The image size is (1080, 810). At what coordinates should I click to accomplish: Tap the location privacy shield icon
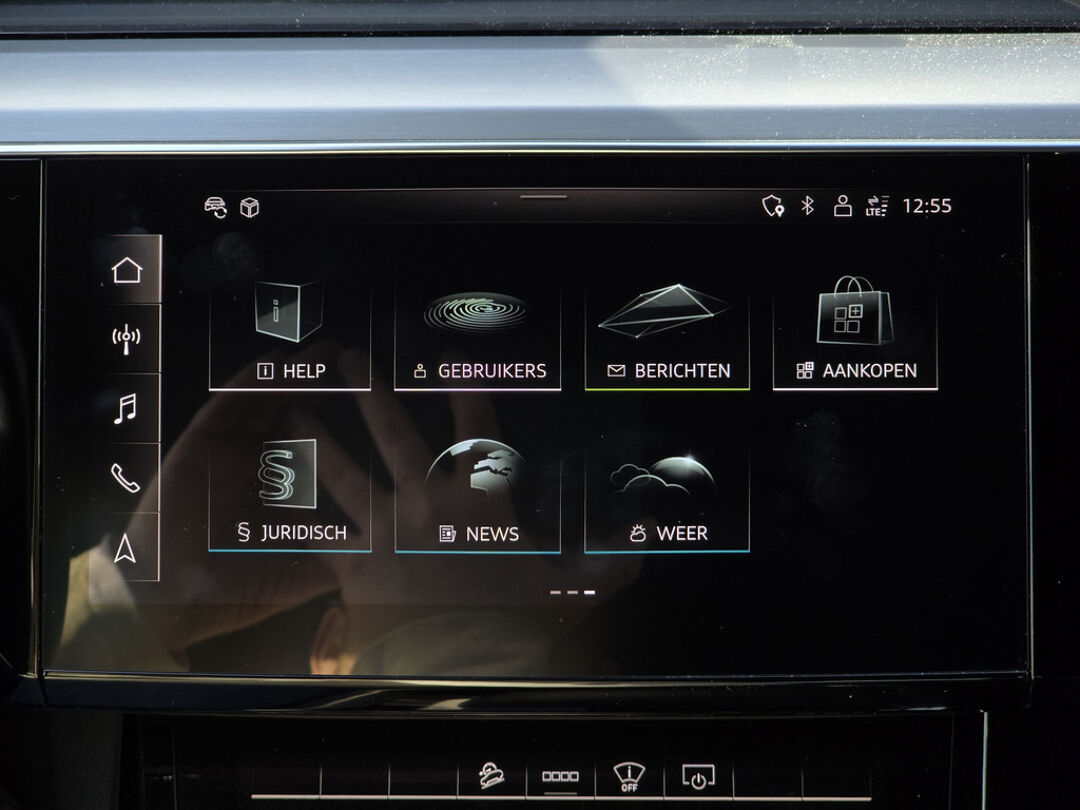coord(772,206)
